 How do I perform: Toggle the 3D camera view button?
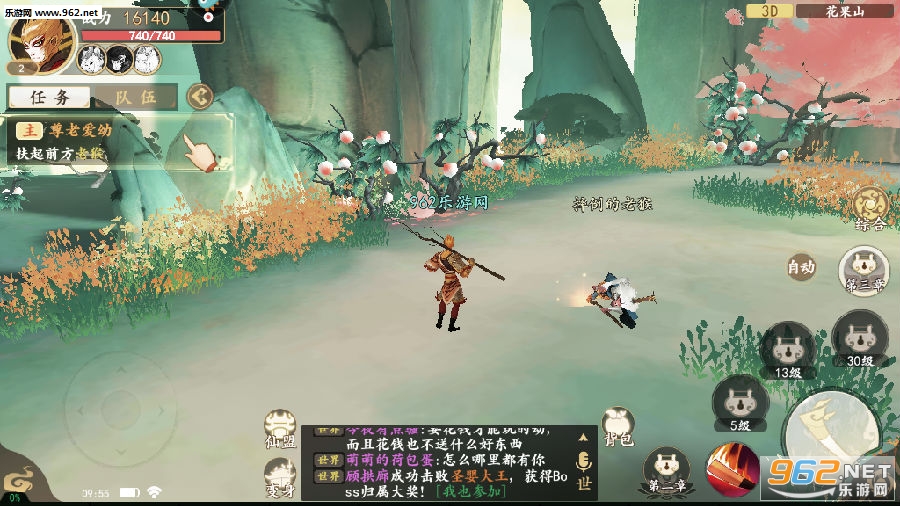769,11
